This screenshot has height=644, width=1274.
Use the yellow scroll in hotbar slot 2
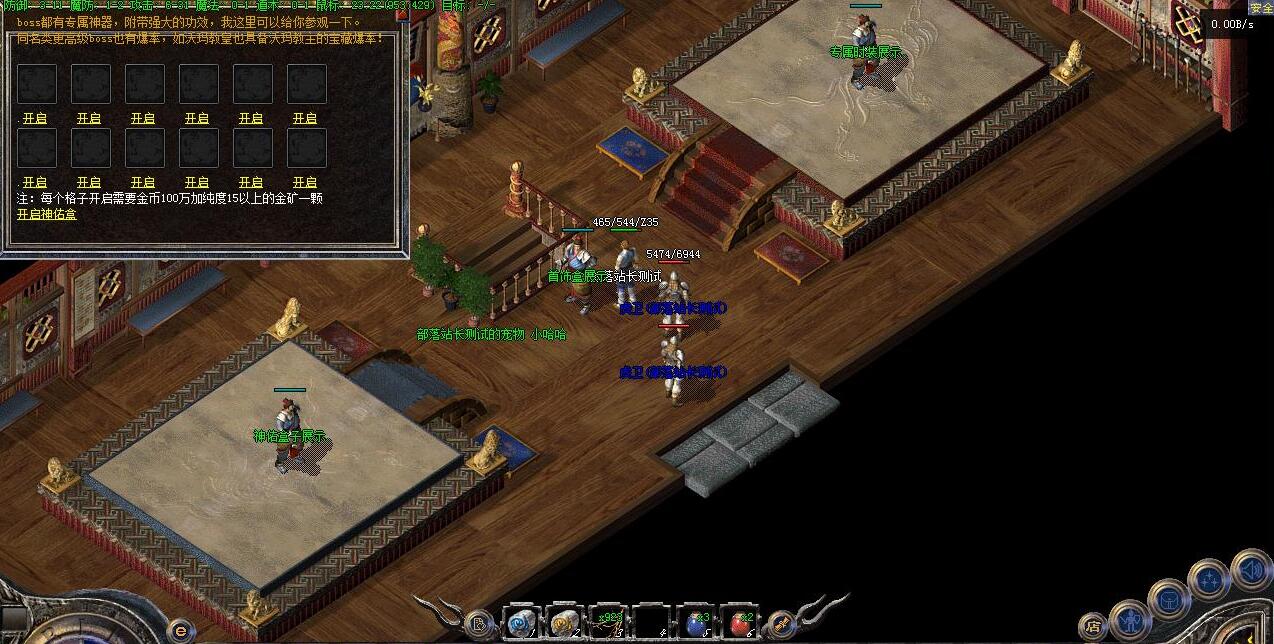click(565, 622)
